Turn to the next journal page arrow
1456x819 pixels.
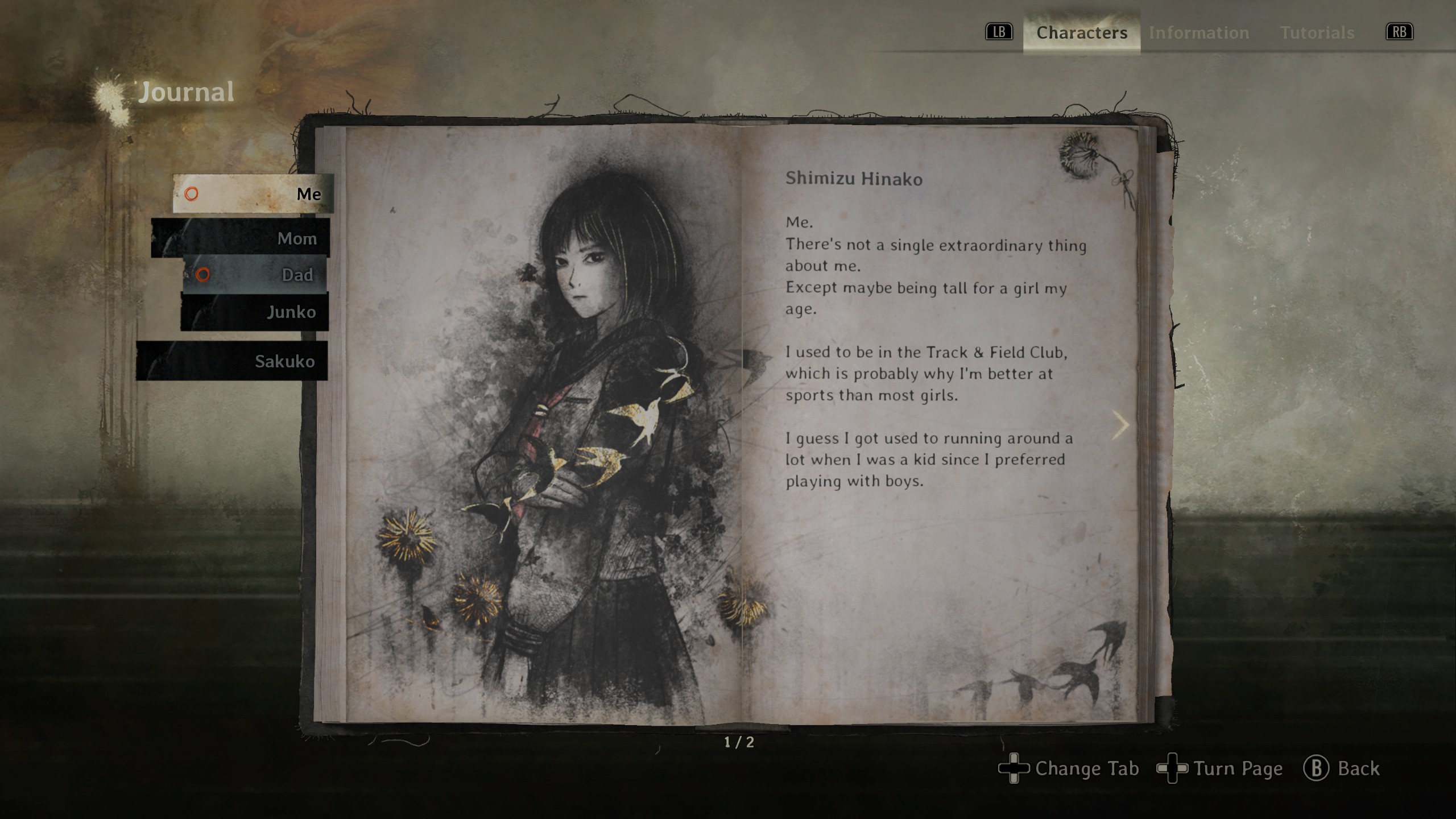(1120, 425)
